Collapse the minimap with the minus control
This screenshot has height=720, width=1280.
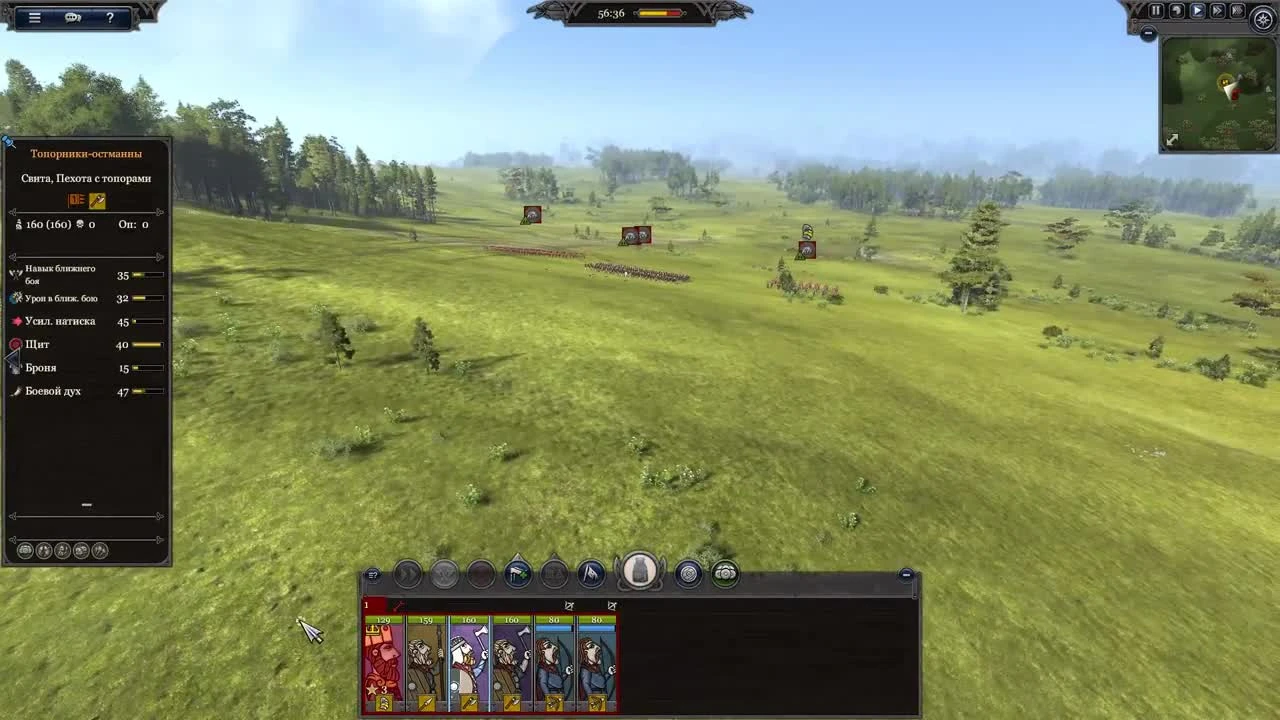coord(1147,32)
